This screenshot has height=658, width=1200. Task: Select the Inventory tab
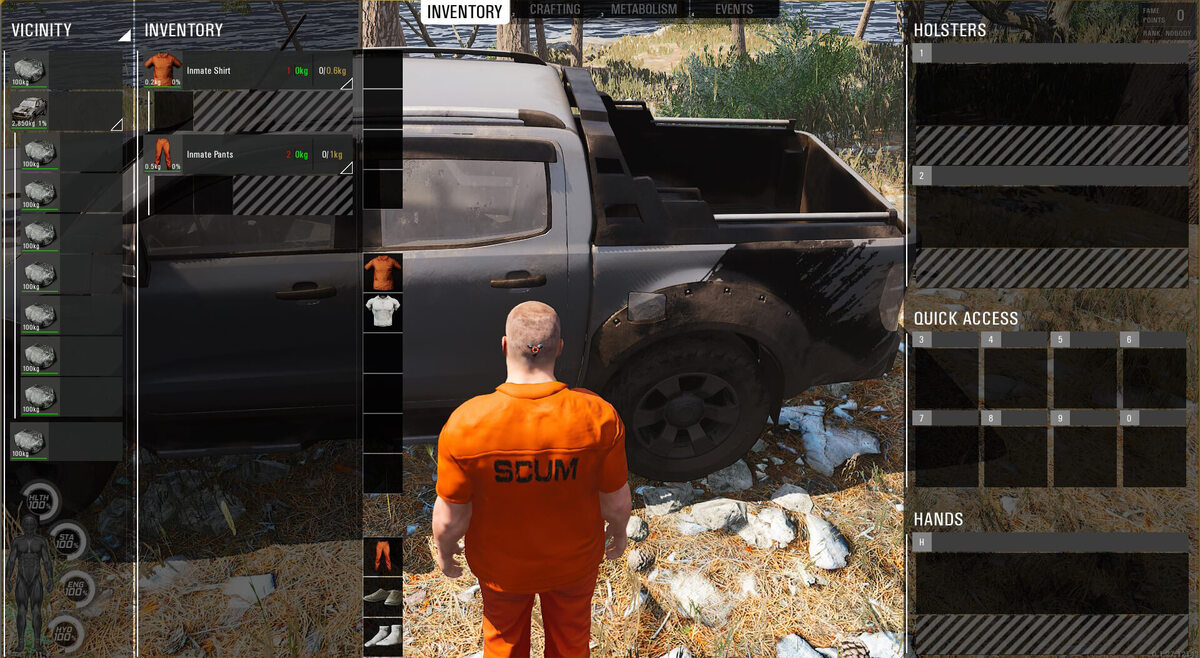[x=465, y=11]
